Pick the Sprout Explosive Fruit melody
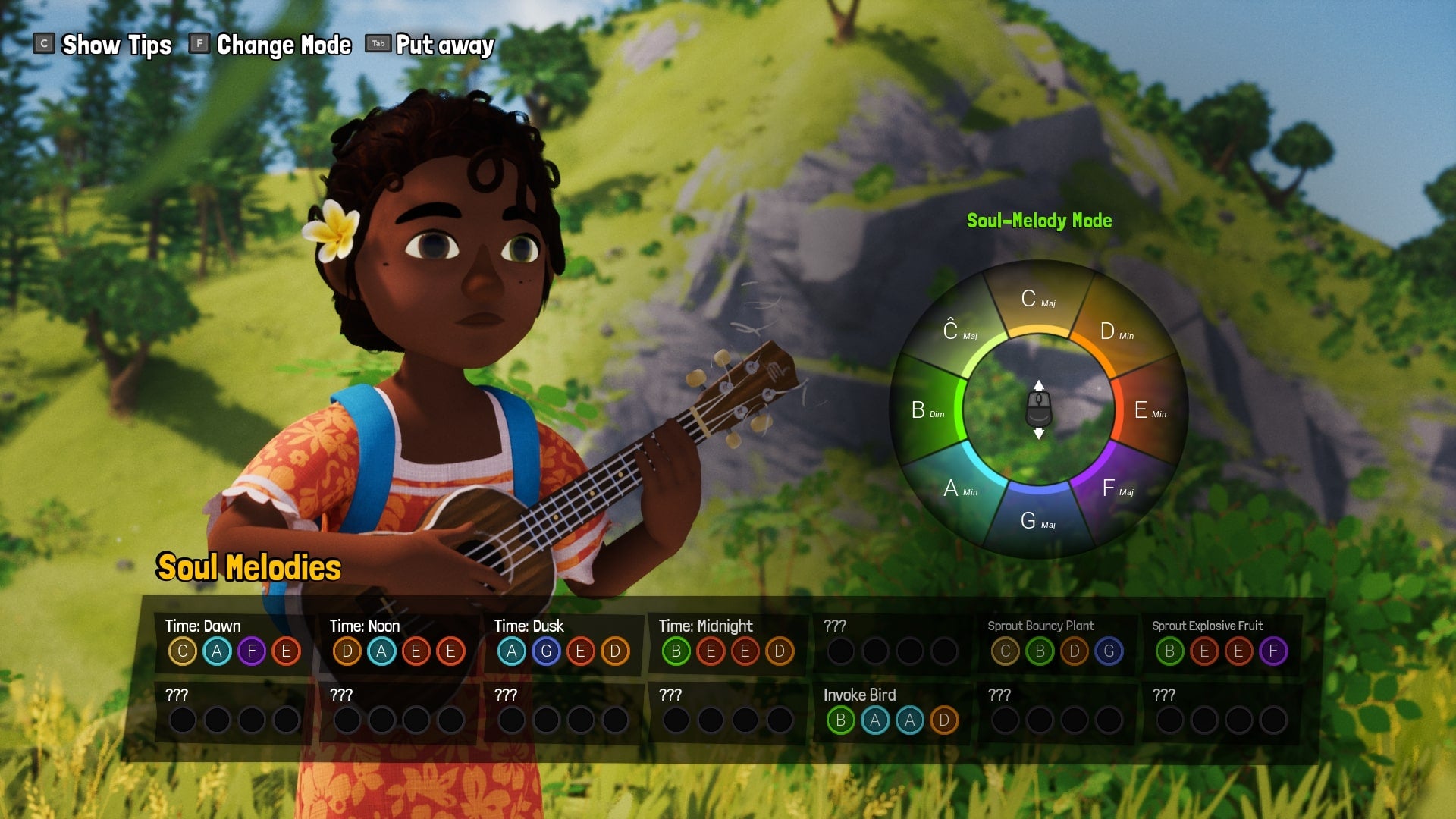The height and width of the screenshot is (819, 1456). point(1221,642)
